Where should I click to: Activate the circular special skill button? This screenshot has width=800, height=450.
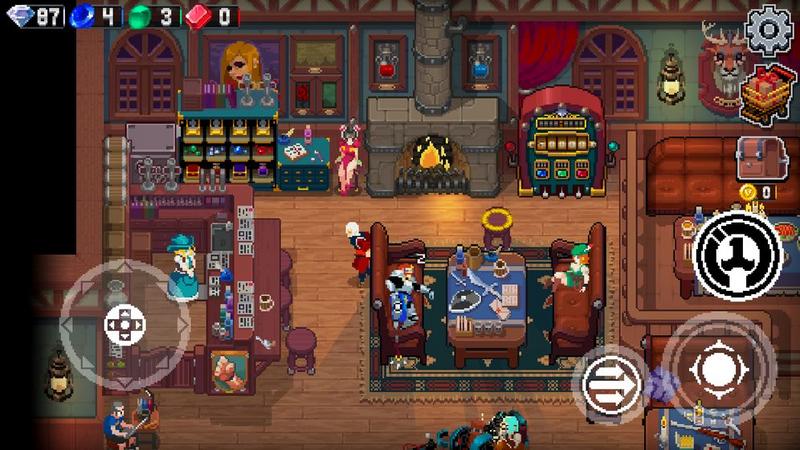tap(739, 257)
